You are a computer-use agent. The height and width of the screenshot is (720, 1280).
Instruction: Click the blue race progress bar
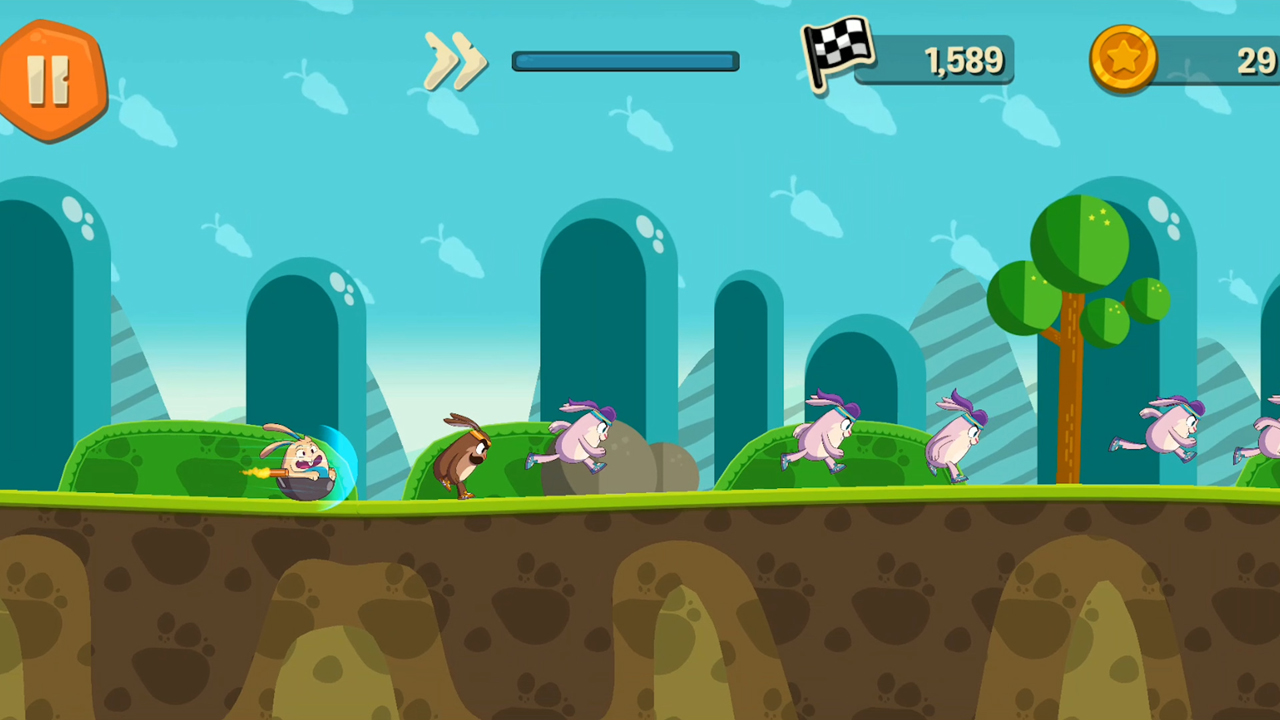624,62
